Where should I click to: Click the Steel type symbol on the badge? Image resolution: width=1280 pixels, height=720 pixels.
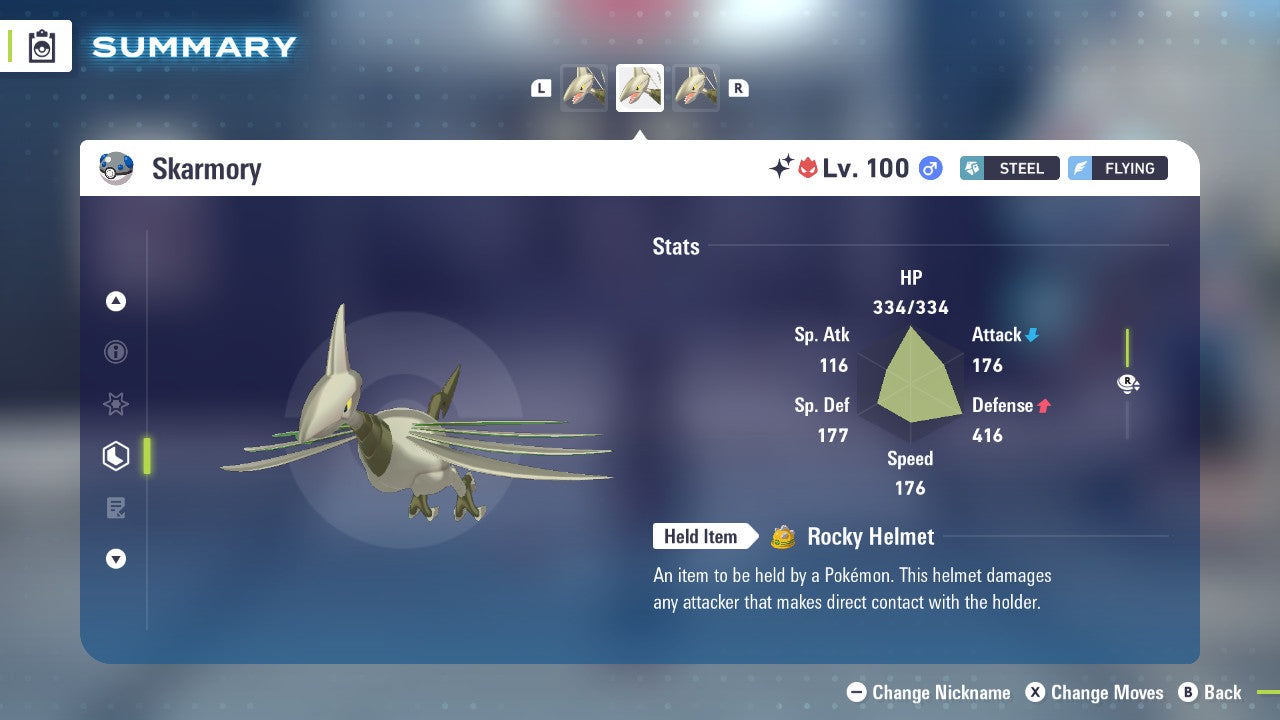973,168
